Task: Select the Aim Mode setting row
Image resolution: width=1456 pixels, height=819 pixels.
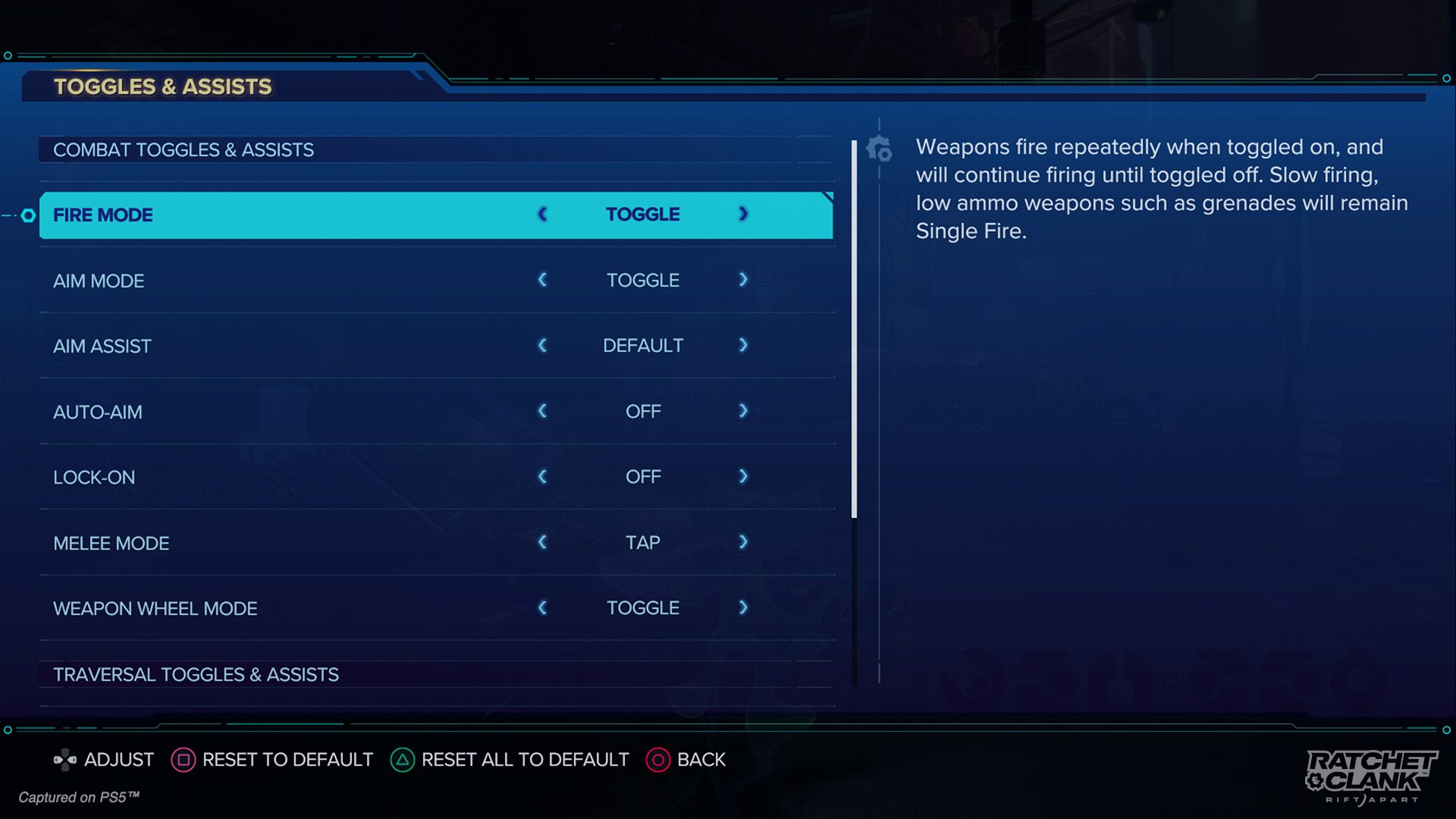Action: 303,281
